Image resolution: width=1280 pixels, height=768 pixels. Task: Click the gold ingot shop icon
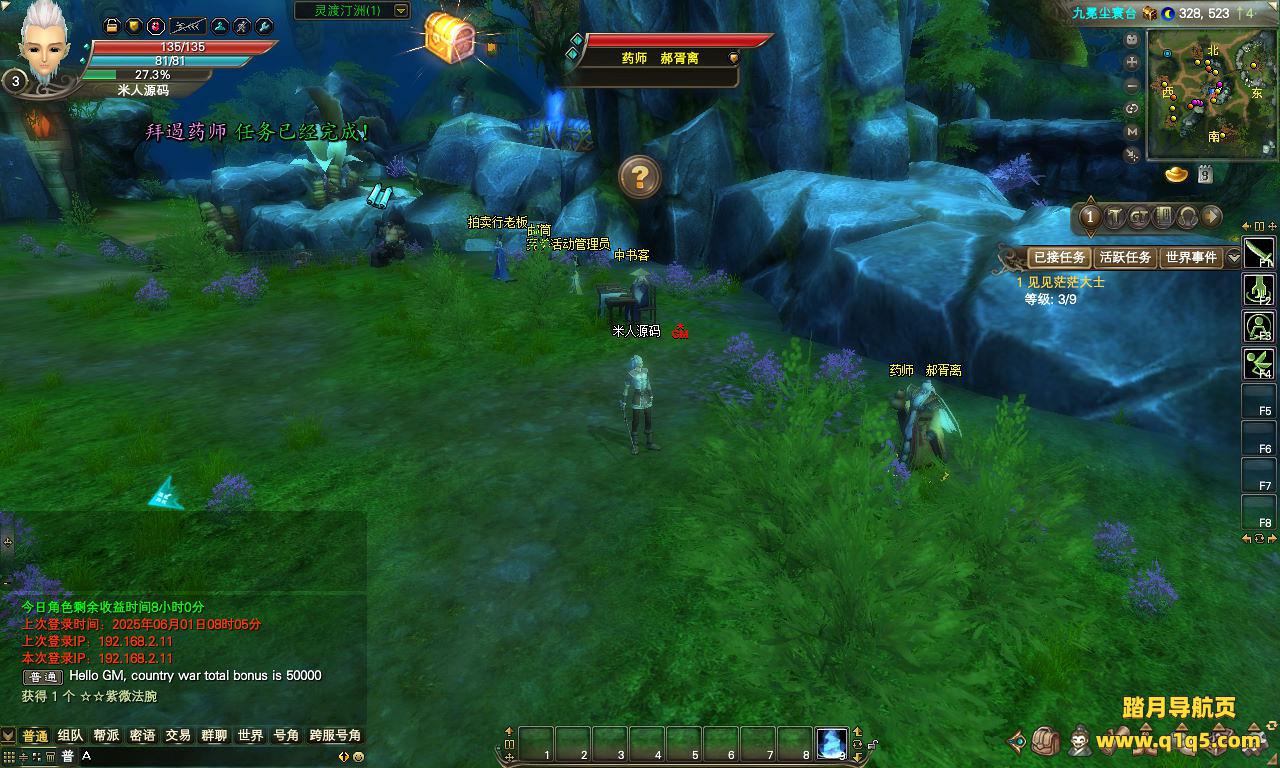[1176, 175]
